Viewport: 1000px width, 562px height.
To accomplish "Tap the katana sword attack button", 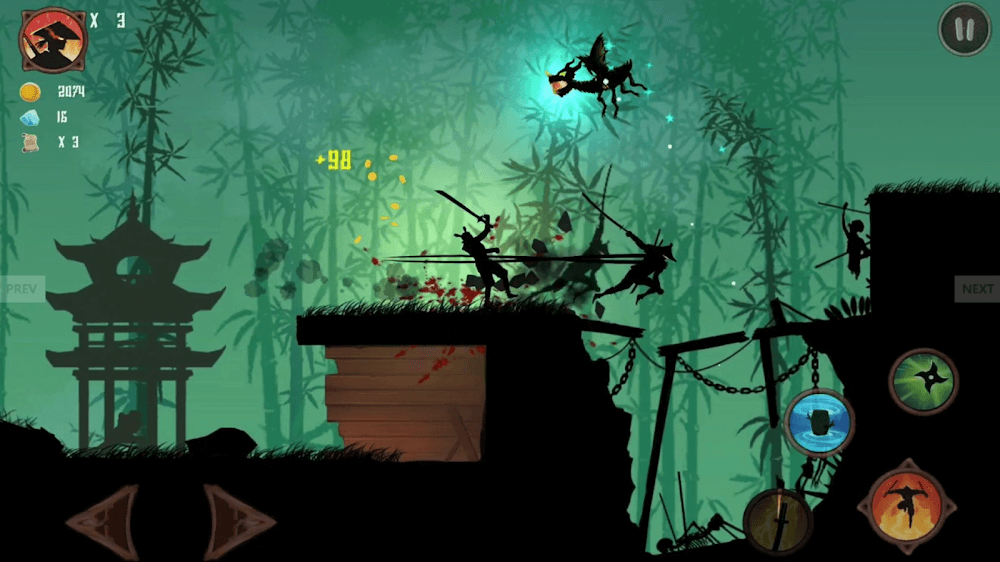I will (778, 521).
